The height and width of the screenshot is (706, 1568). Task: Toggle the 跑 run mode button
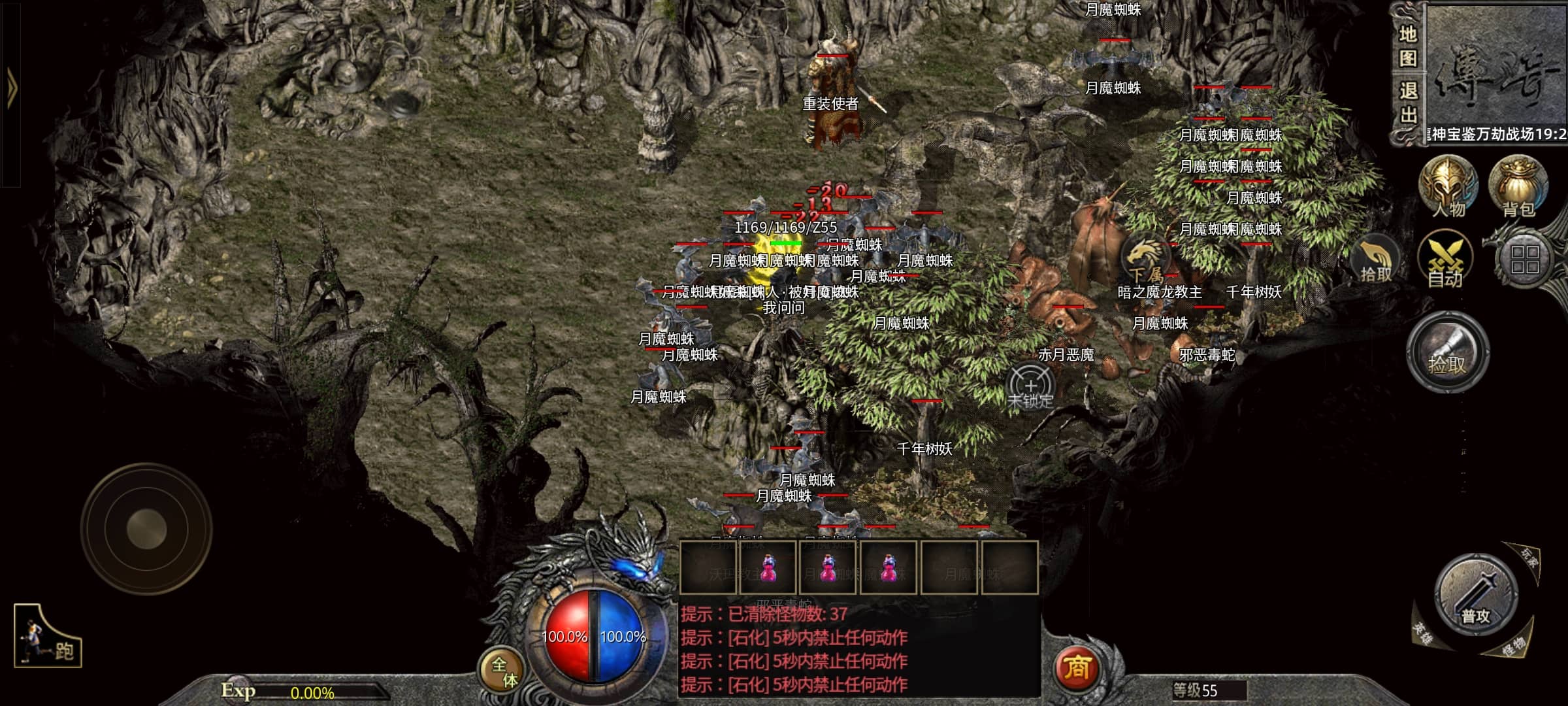click(48, 637)
